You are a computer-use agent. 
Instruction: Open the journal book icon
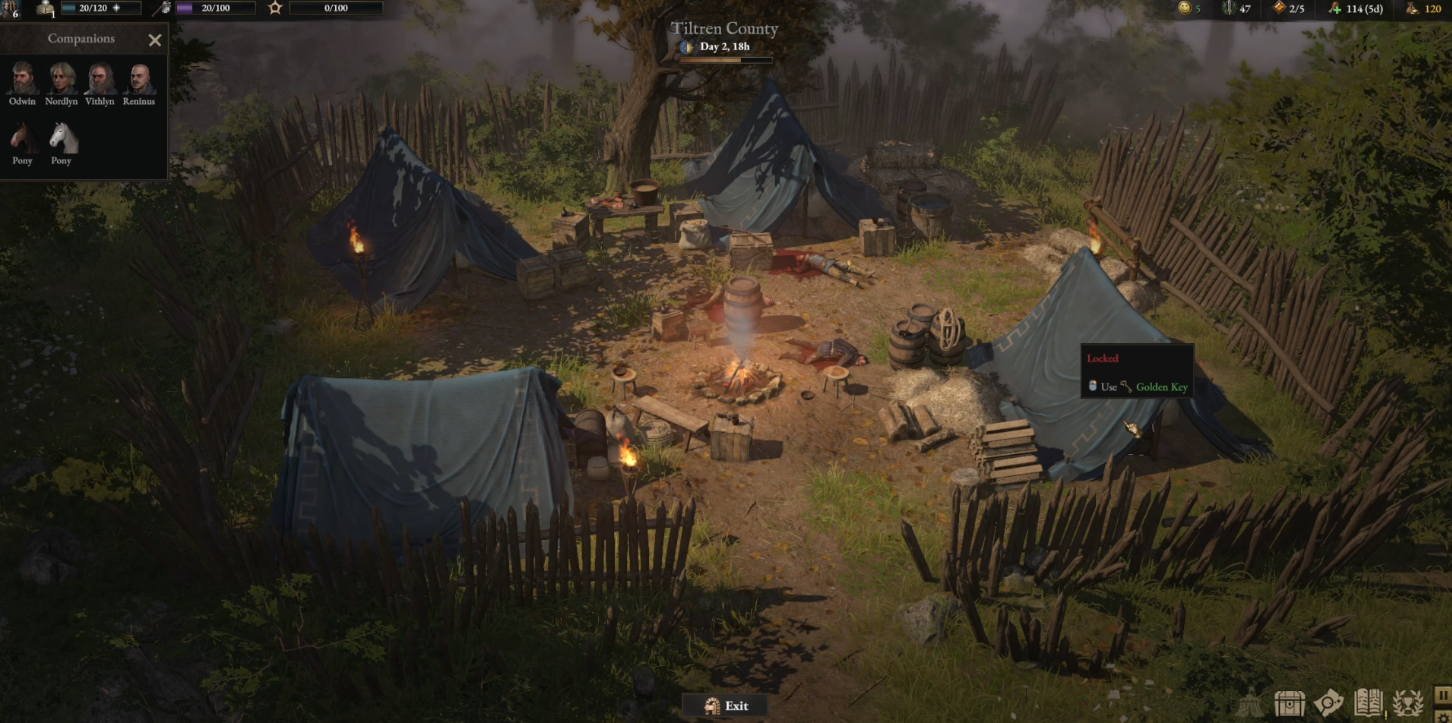coord(1368,703)
